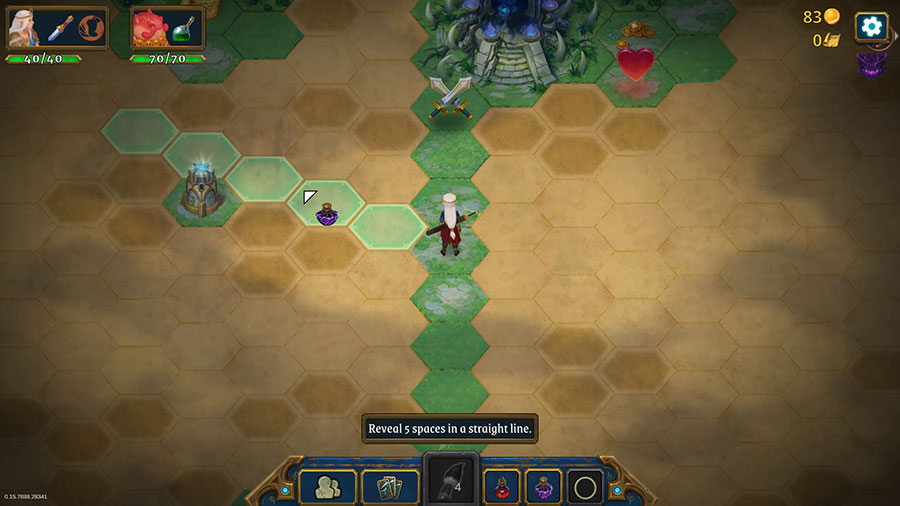Click the crossed swords battle marker
The height and width of the screenshot is (506, 900).
(450, 97)
